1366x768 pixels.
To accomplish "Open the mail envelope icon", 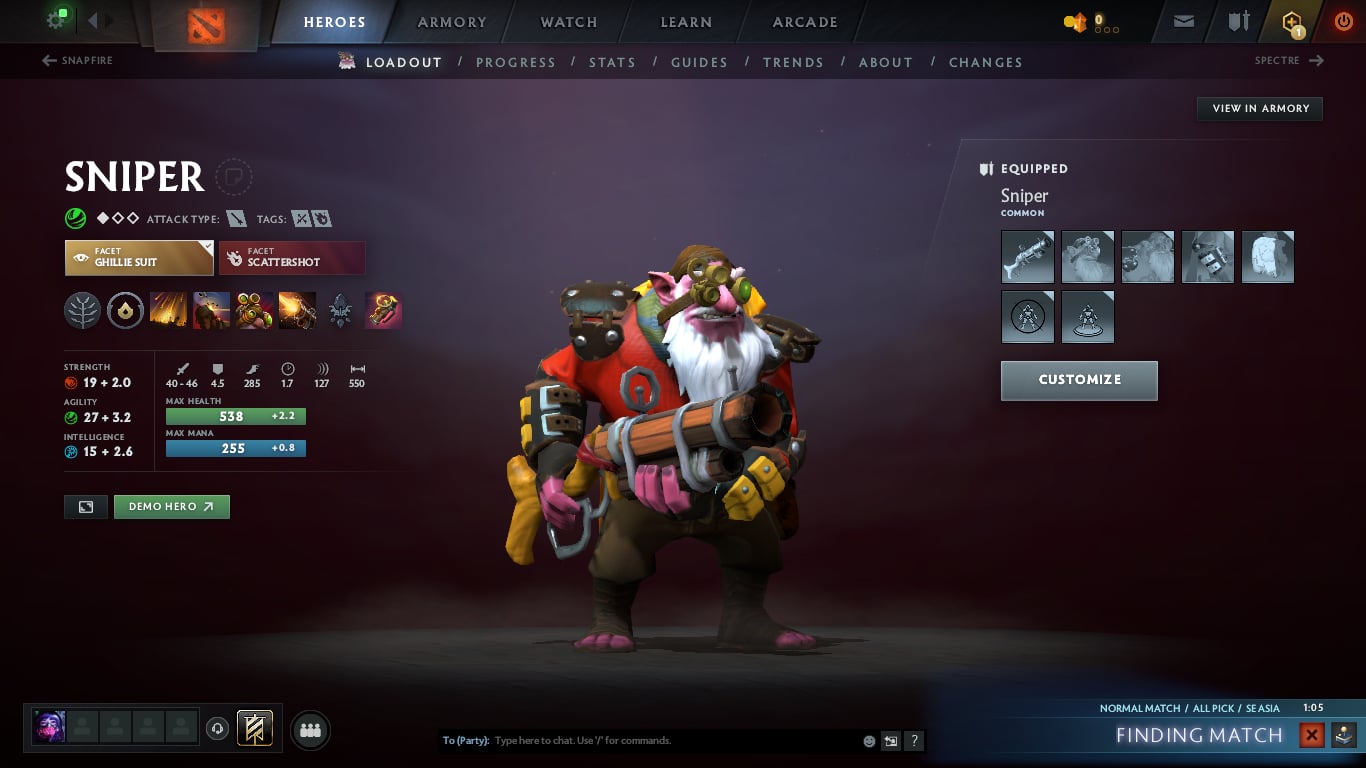I will [x=1184, y=21].
